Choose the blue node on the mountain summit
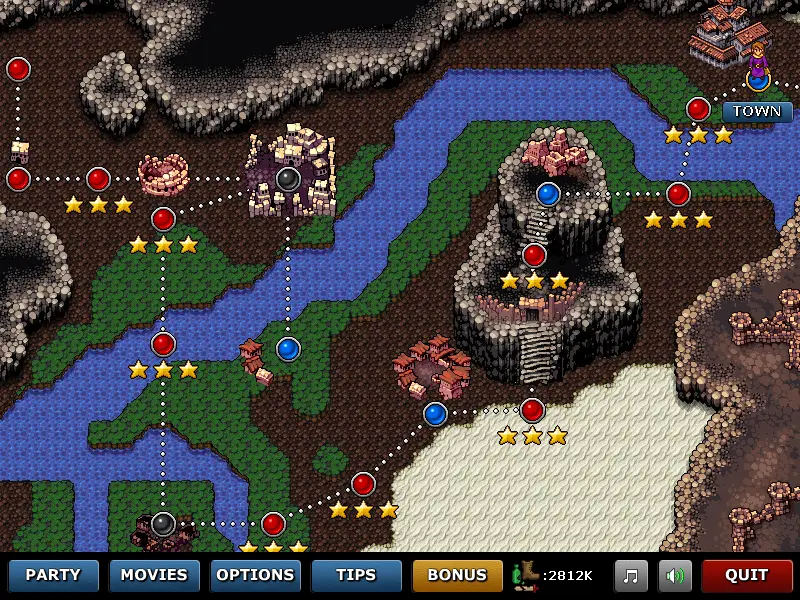The image size is (800, 600). point(547,193)
